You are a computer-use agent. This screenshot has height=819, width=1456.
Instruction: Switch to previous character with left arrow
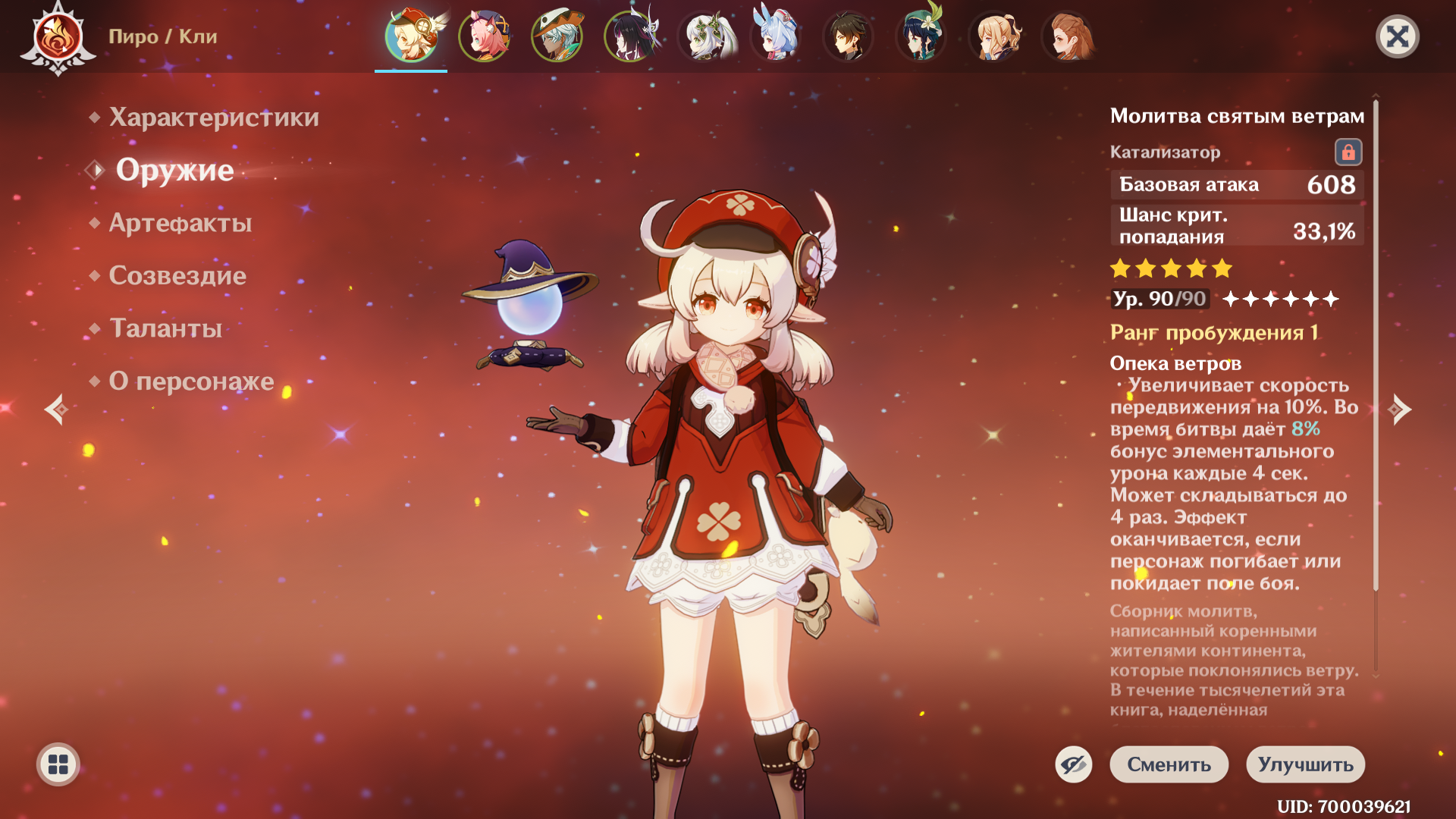(x=56, y=409)
